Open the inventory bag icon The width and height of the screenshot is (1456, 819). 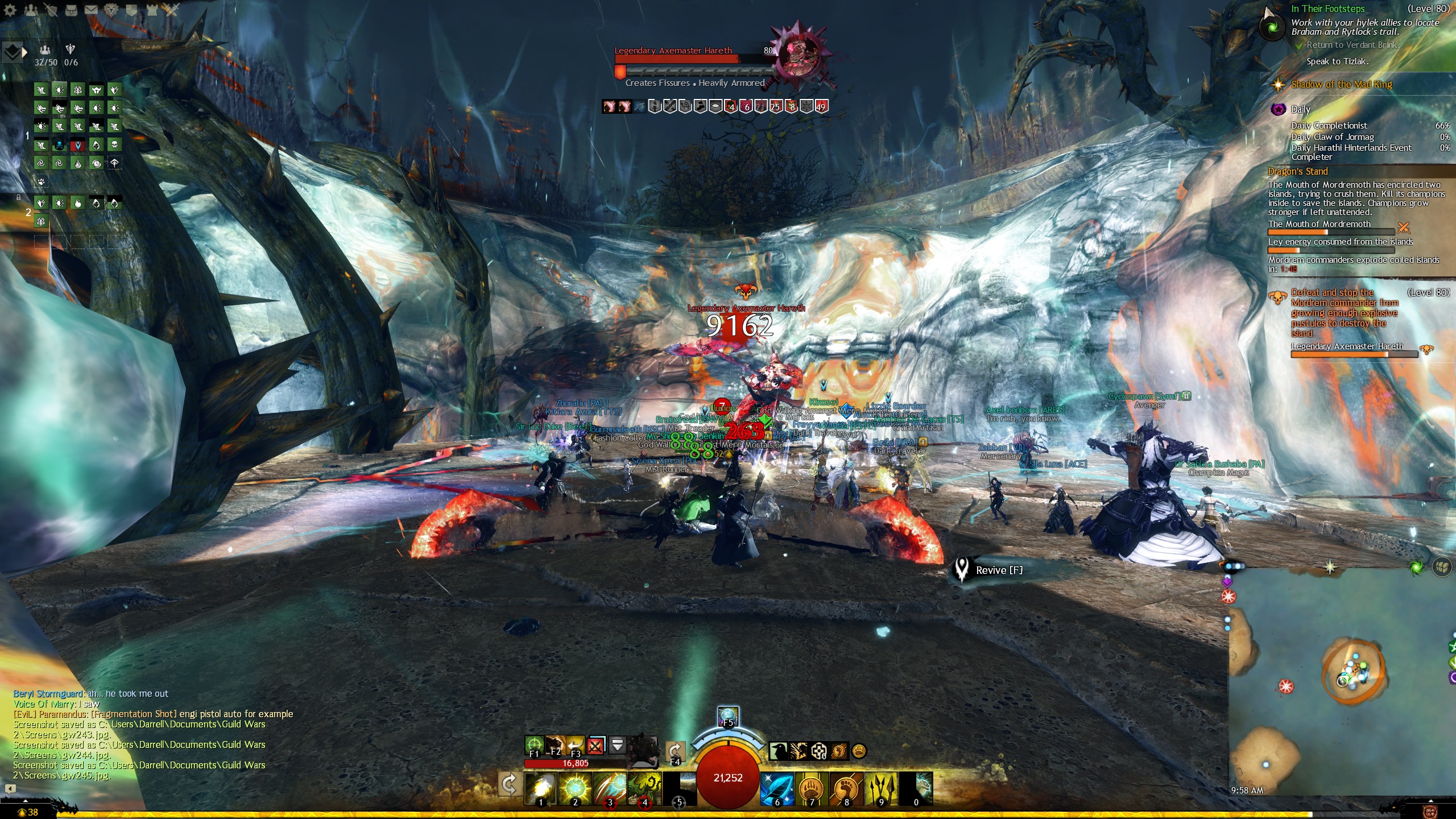pyautogui.click(x=71, y=10)
